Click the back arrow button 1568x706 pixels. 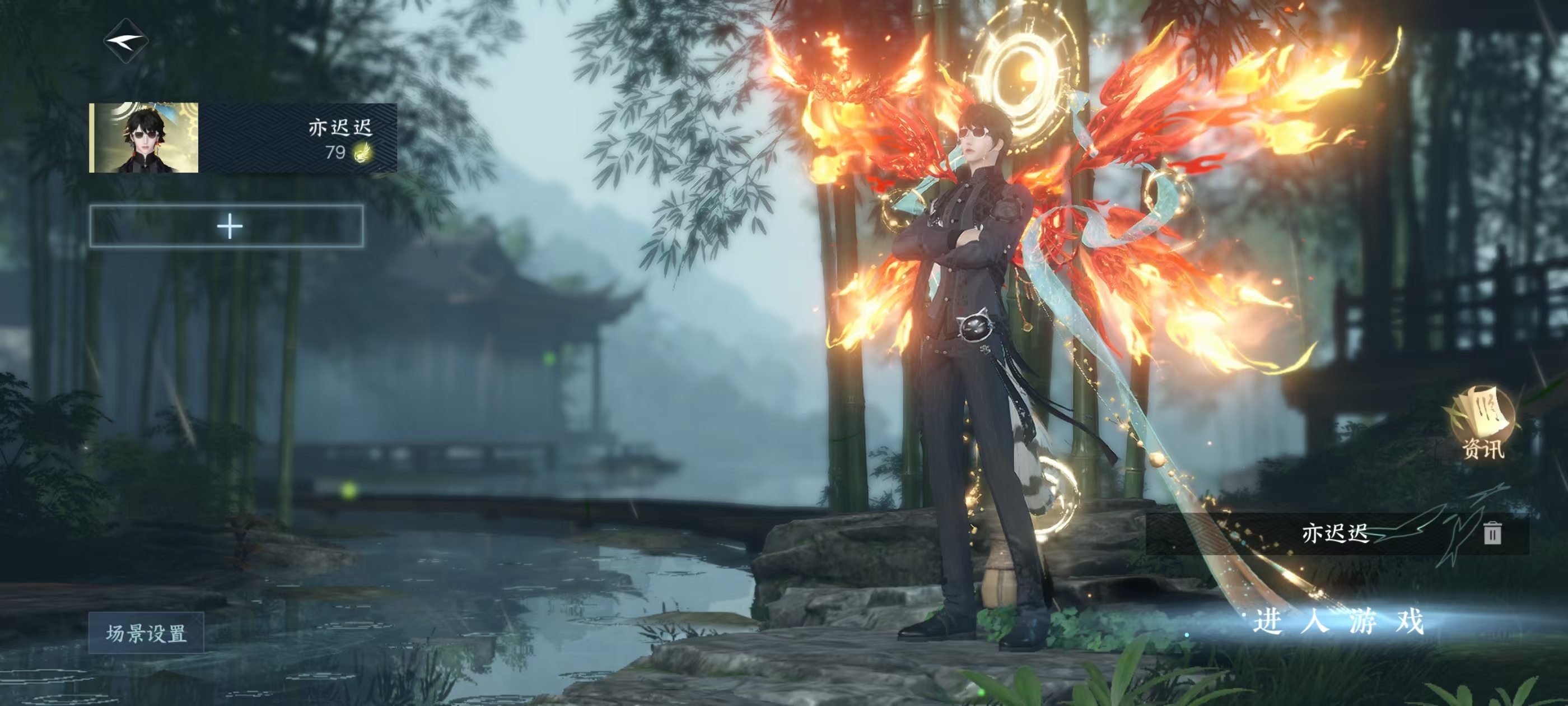(126, 41)
